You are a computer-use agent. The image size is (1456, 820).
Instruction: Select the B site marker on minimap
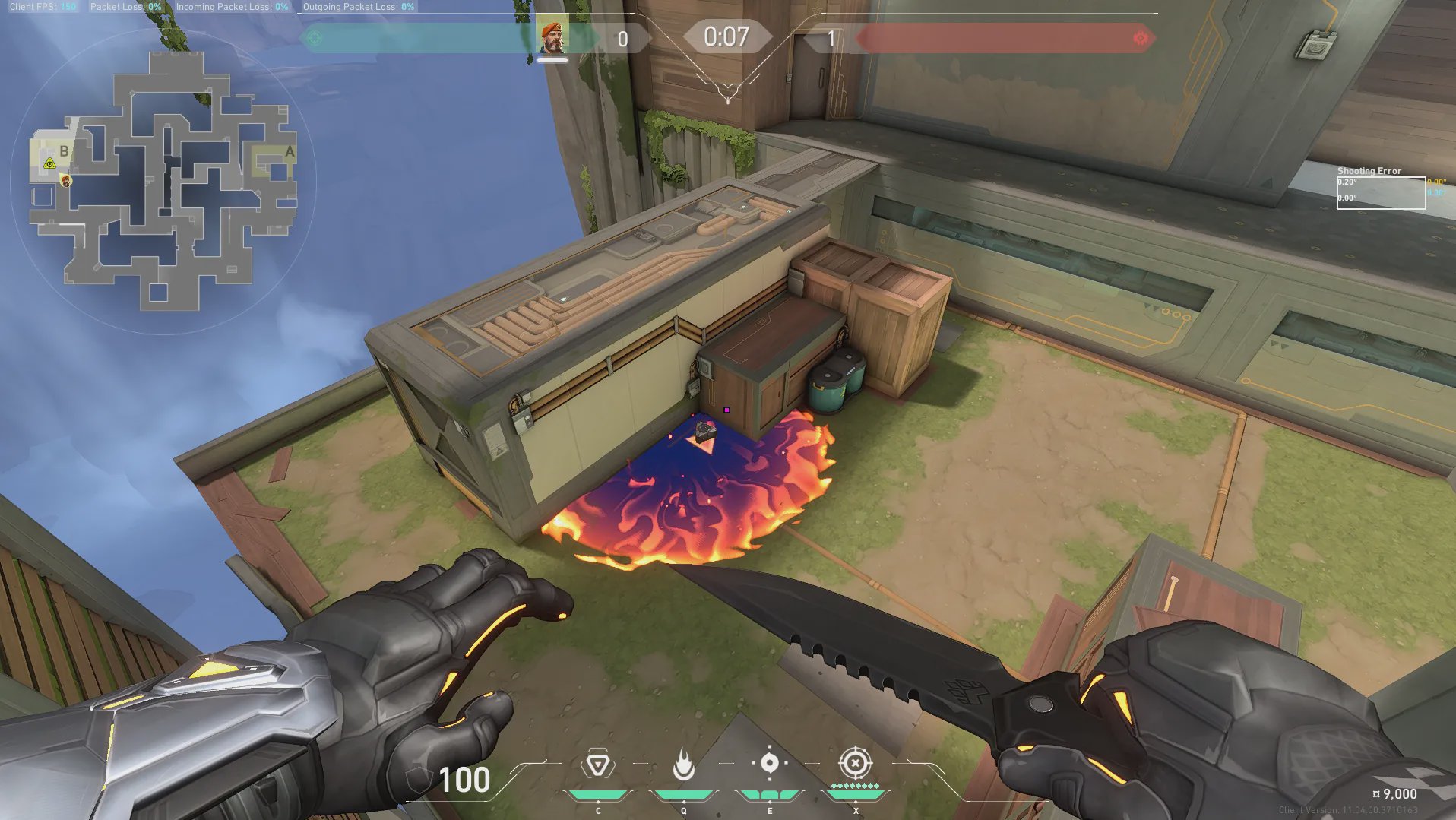(x=64, y=150)
